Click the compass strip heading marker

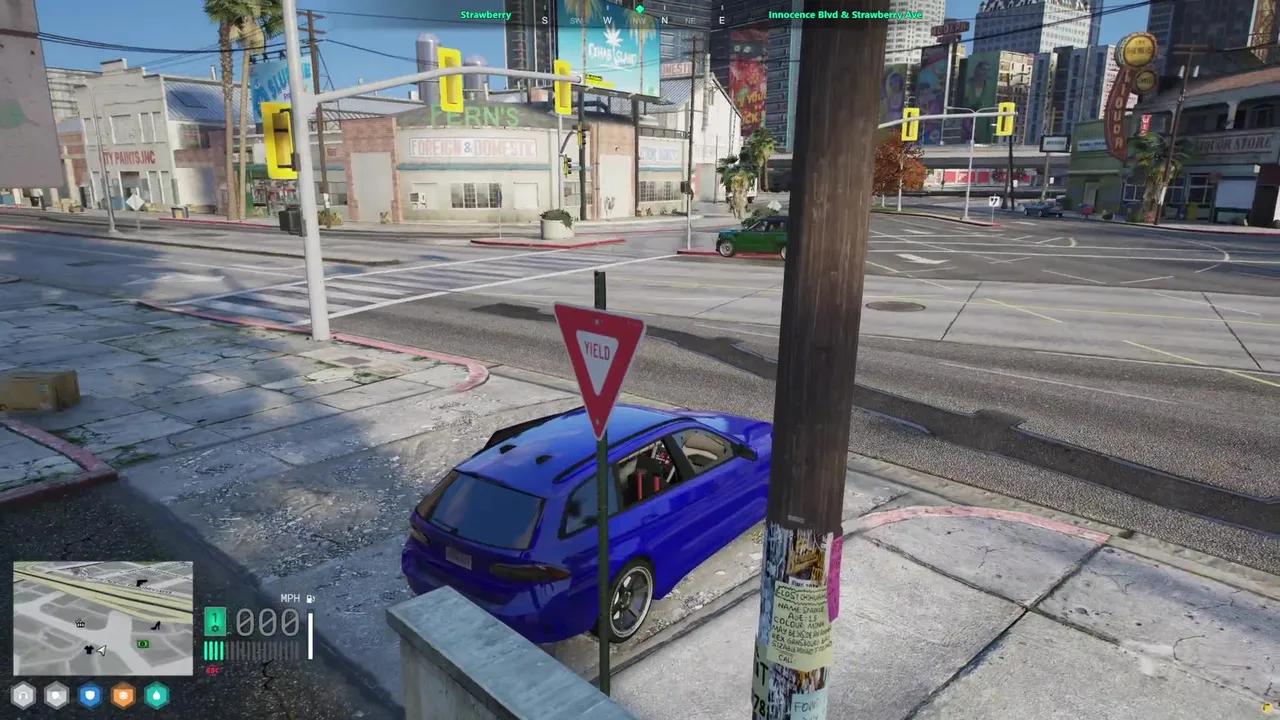pos(640,10)
